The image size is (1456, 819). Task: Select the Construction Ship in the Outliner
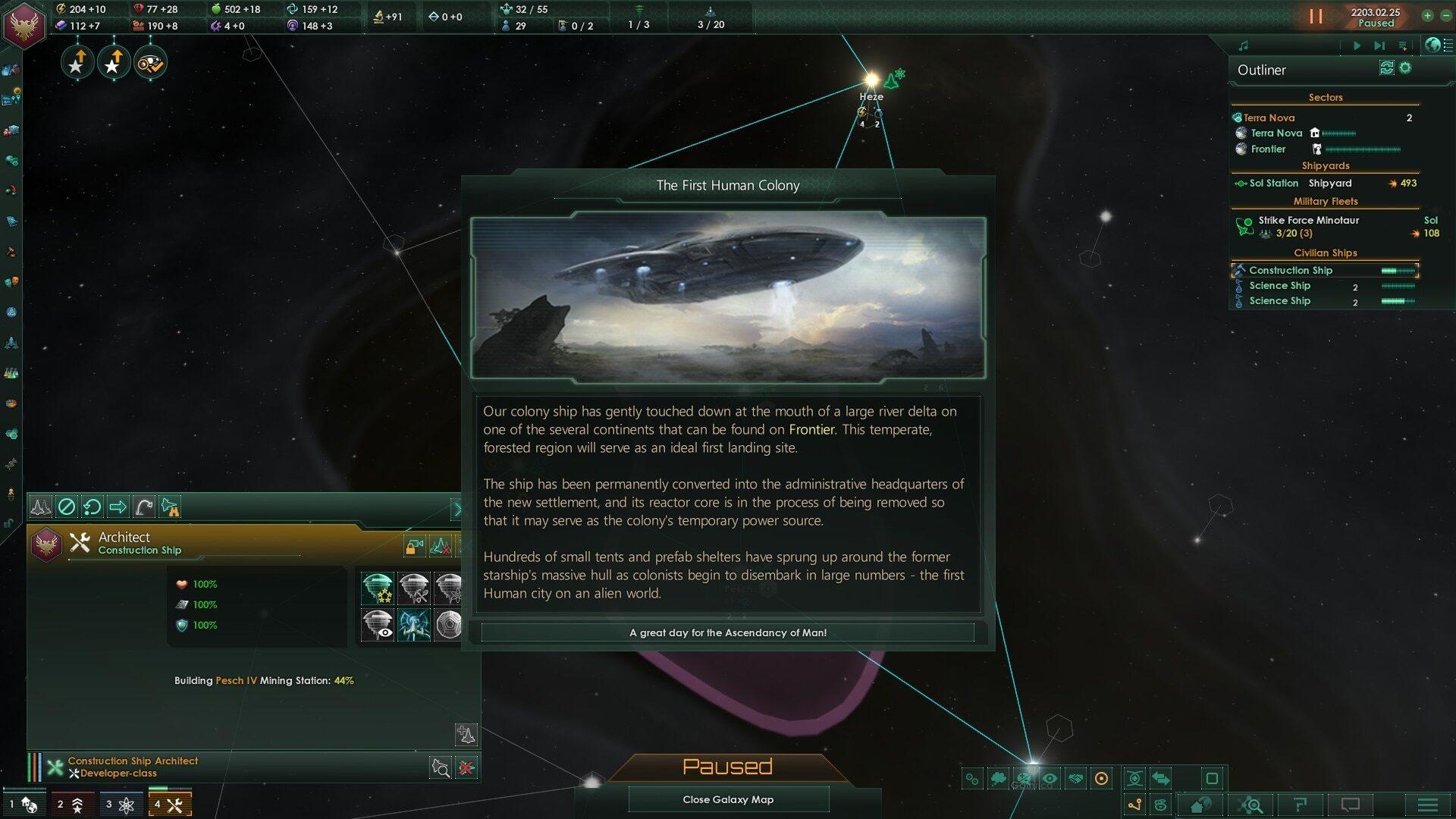1290,270
